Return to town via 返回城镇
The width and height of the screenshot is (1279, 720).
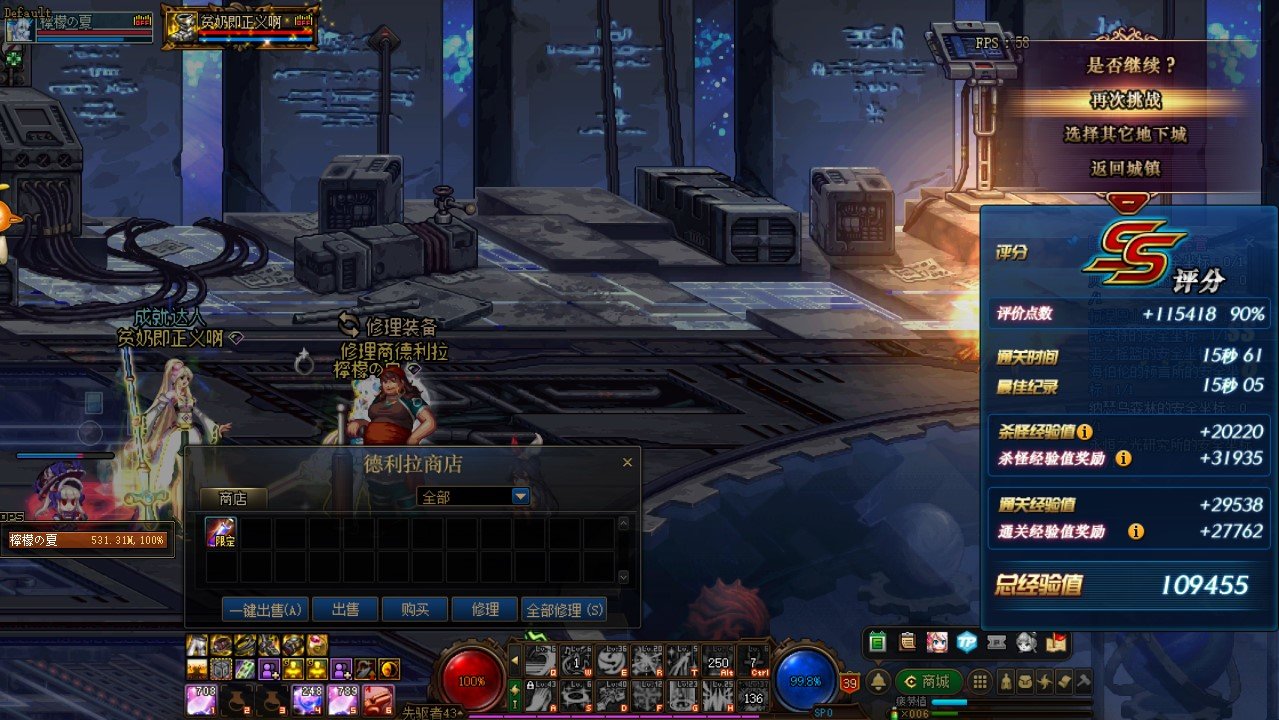point(1125,168)
